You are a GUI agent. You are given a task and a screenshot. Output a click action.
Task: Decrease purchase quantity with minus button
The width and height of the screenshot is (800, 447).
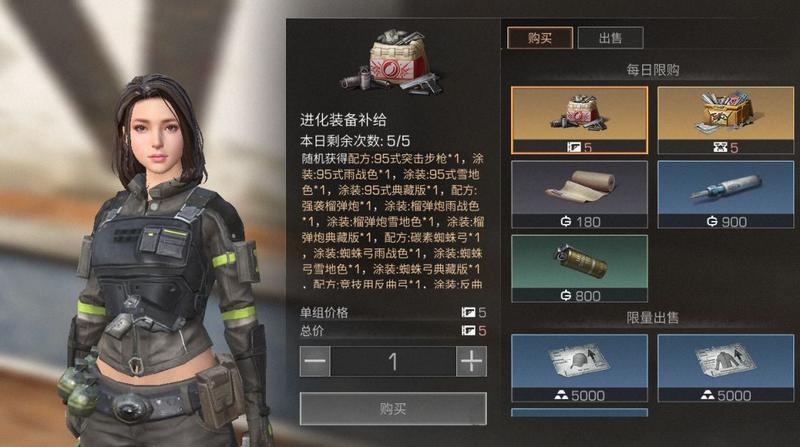[x=315, y=361]
